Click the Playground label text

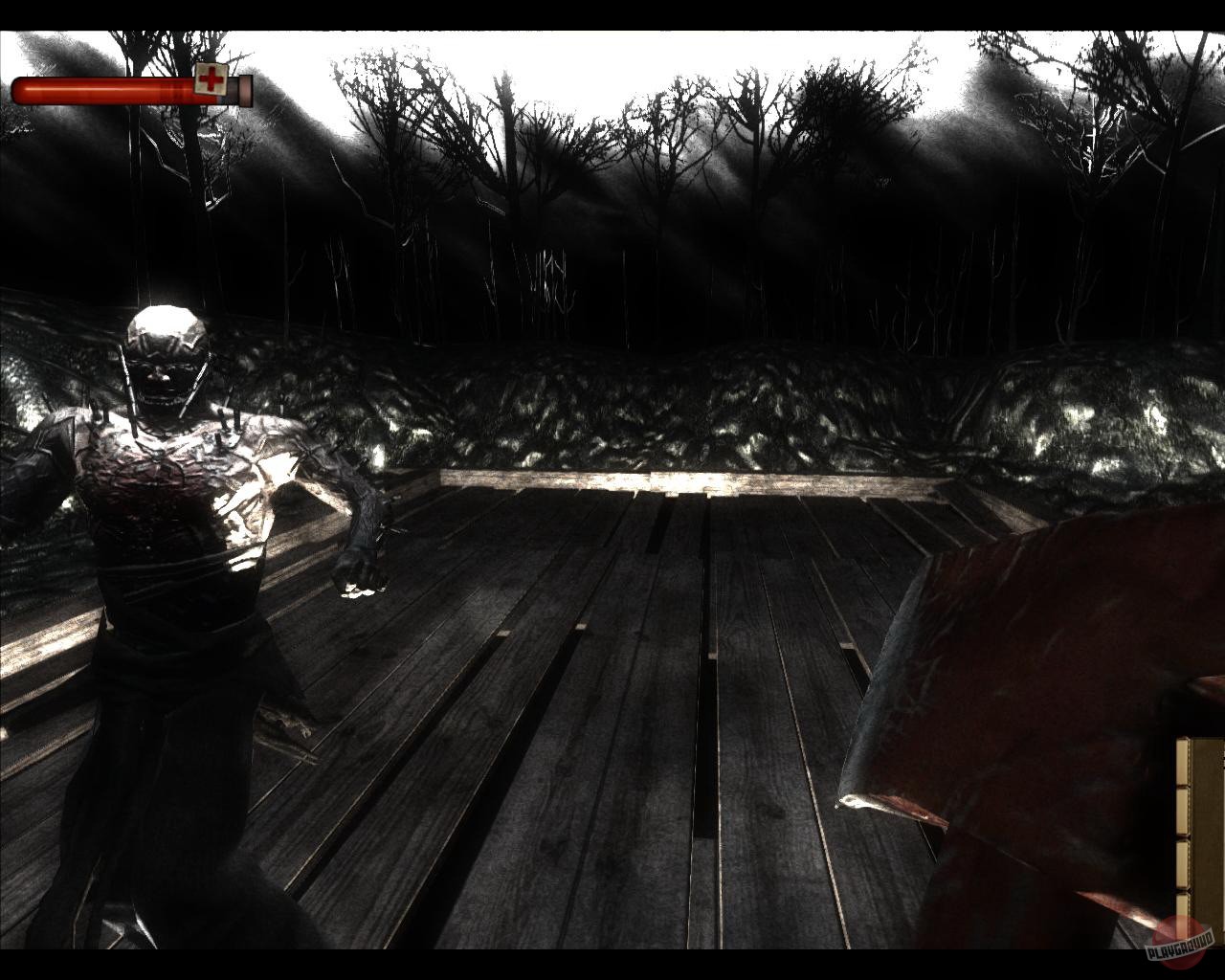(x=1180, y=947)
